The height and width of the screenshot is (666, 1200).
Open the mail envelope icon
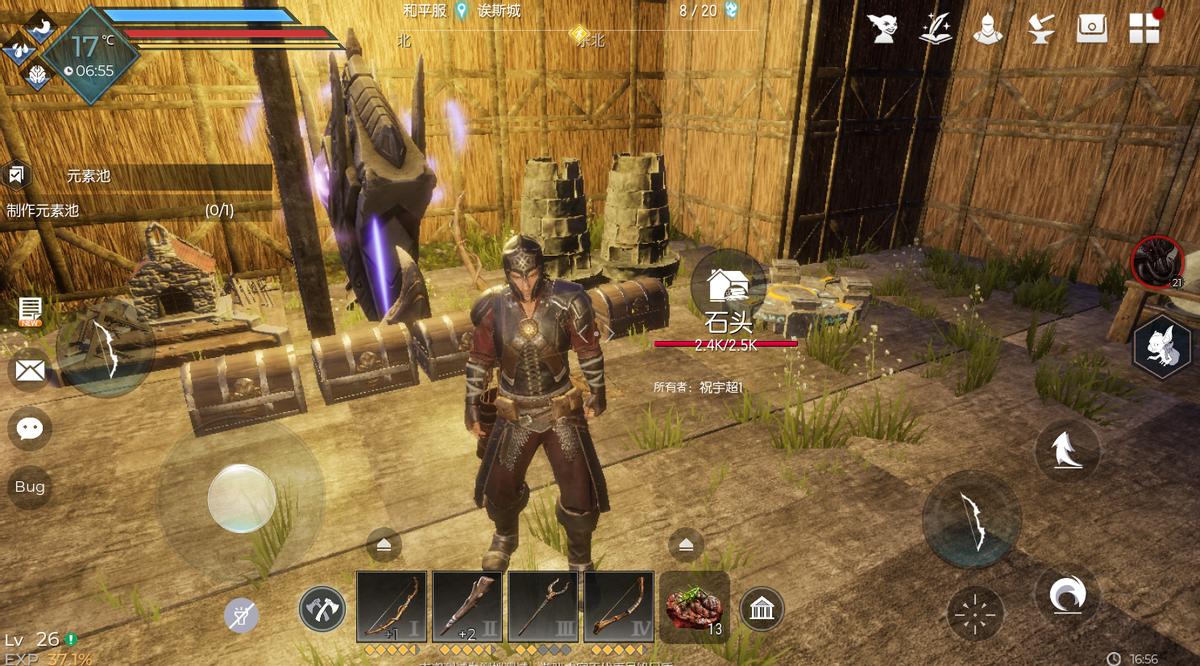point(30,371)
